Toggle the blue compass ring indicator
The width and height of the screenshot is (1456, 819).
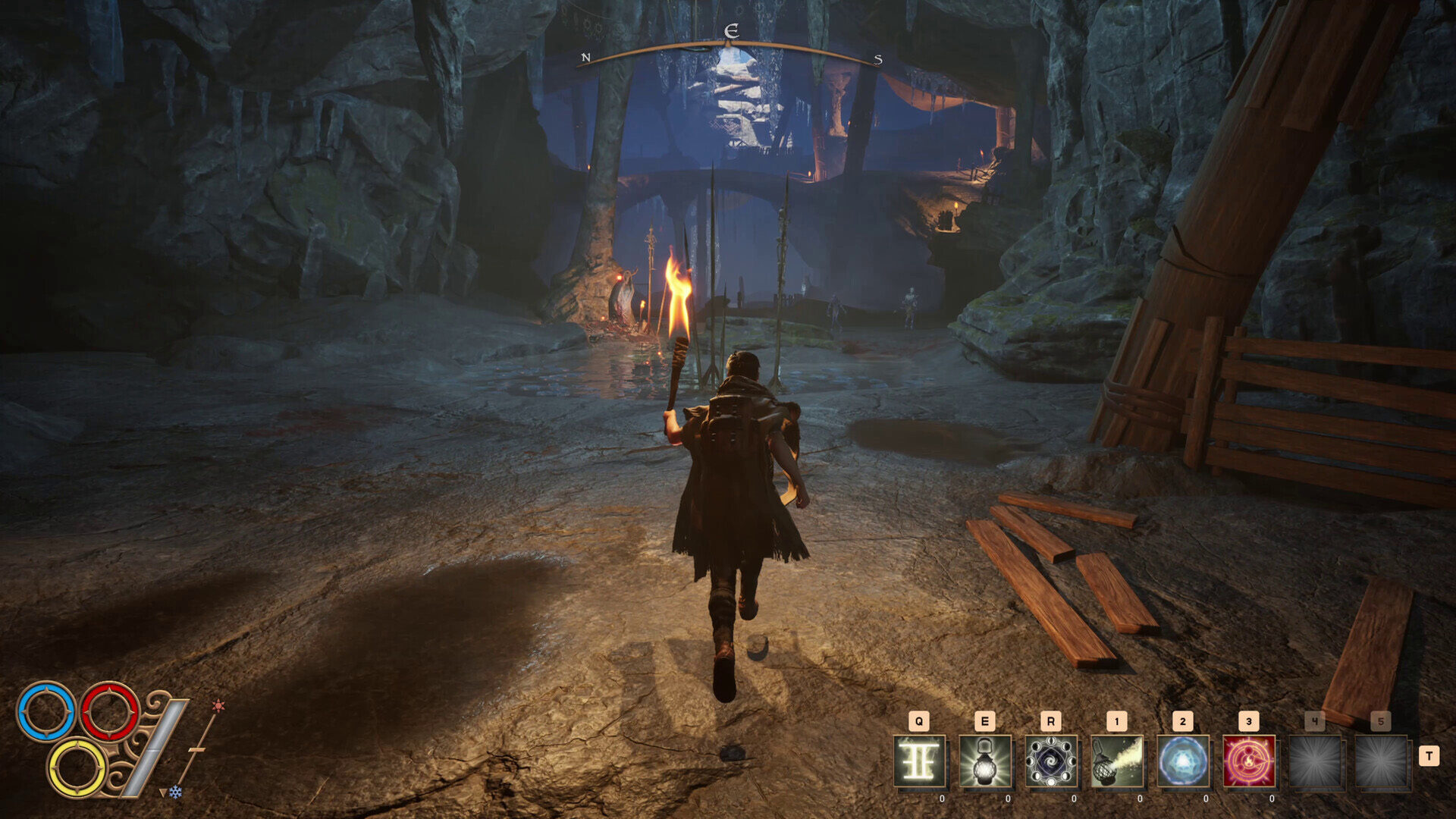pyautogui.click(x=45, y=711)
